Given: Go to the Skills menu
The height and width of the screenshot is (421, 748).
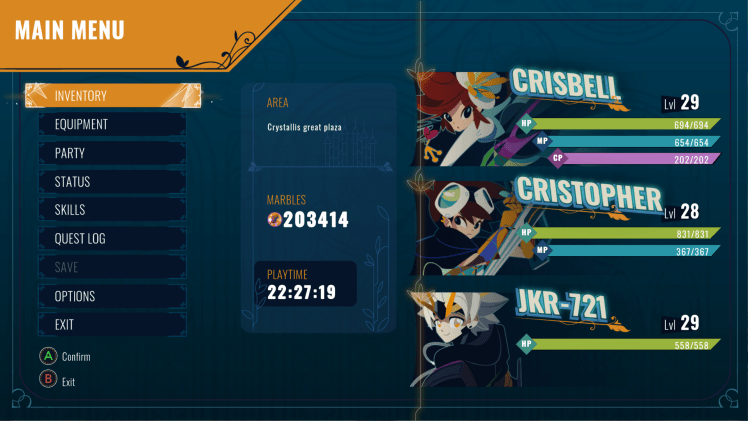Looking at the screenshot, I should [x=112, y=210].
